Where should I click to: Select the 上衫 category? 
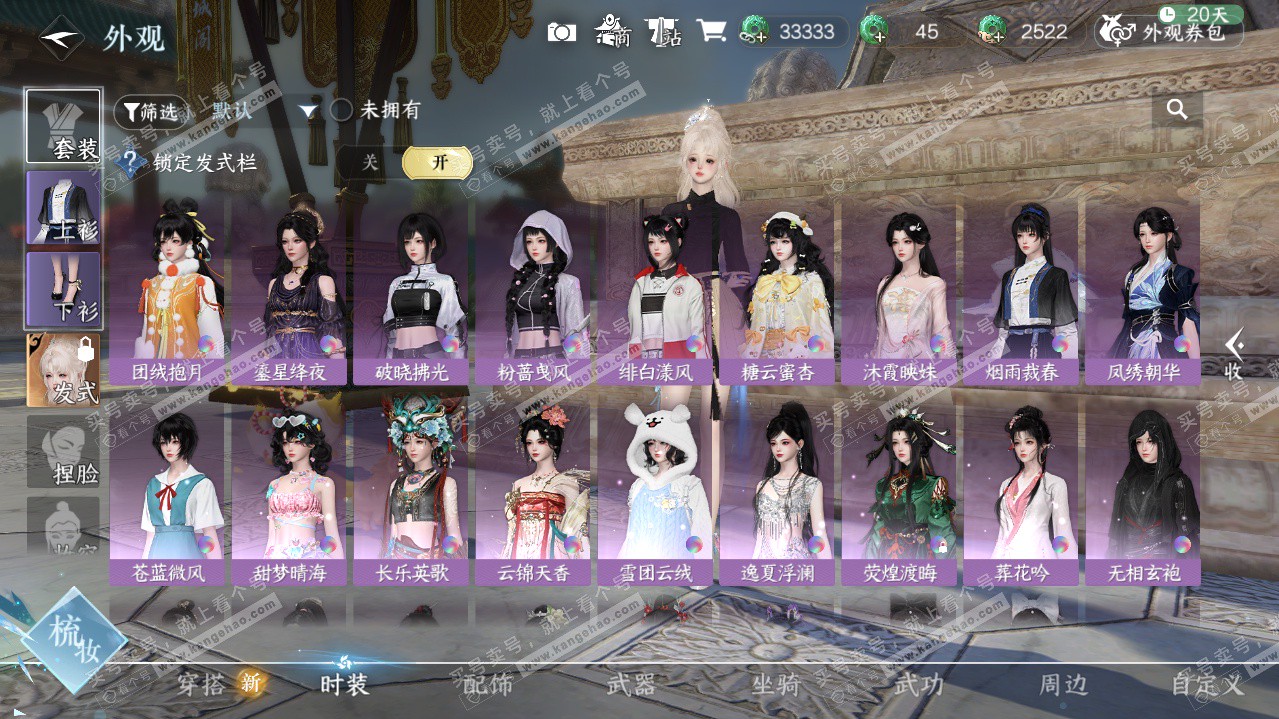pos(64,207)
